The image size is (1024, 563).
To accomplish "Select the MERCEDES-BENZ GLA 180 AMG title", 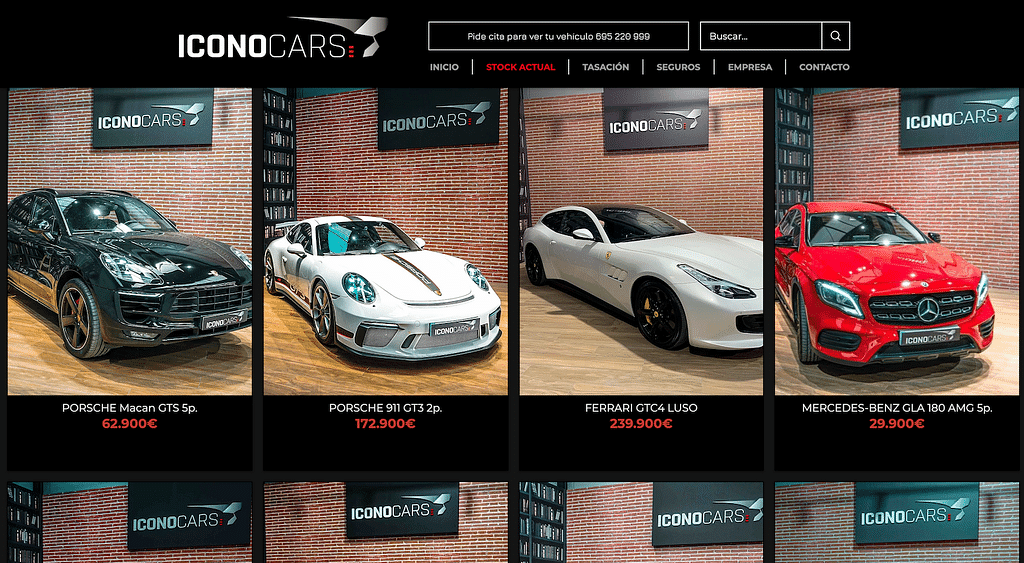I will click(897, 408).
